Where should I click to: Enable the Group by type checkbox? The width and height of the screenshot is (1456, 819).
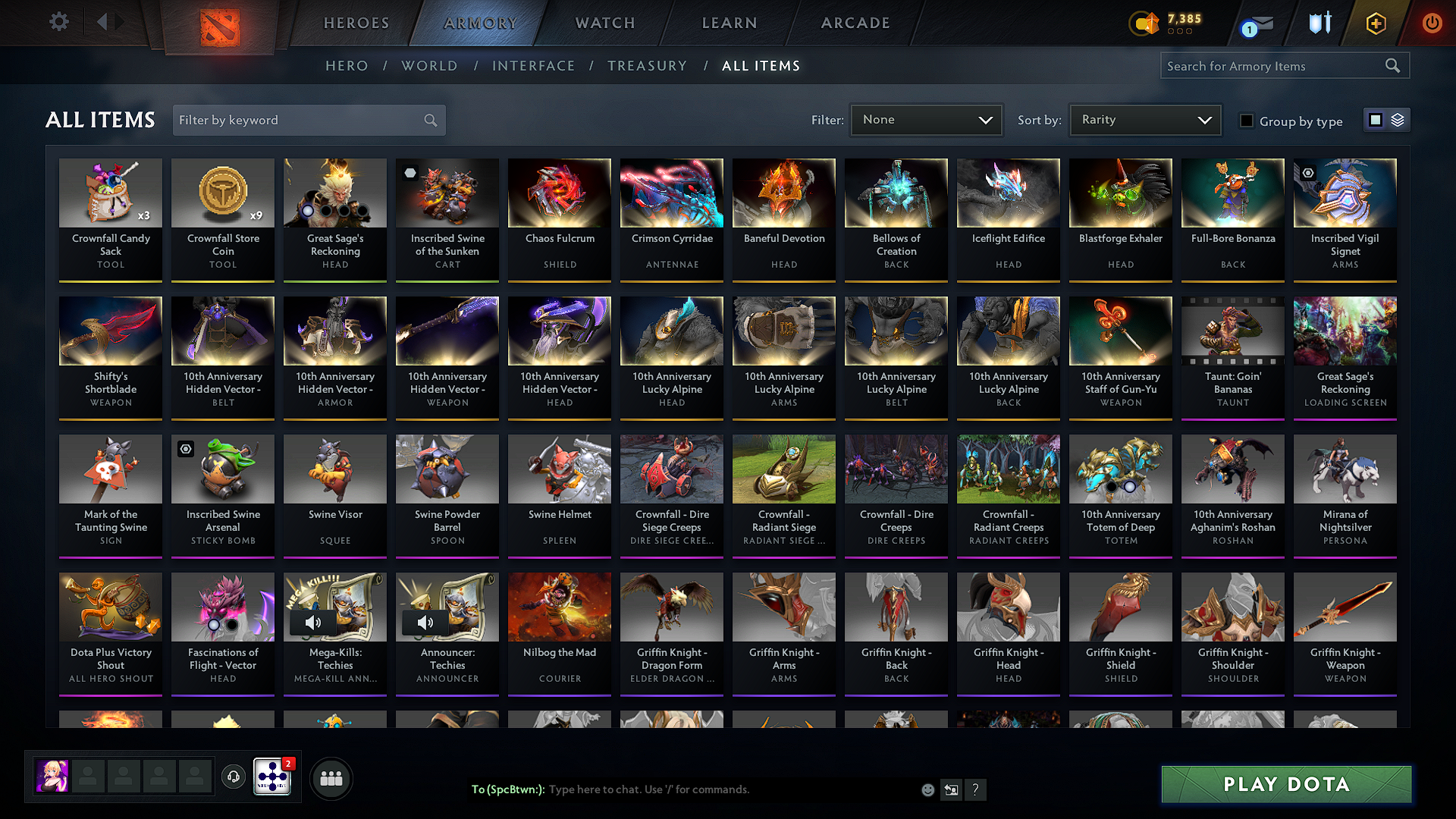click(1247, 121)
